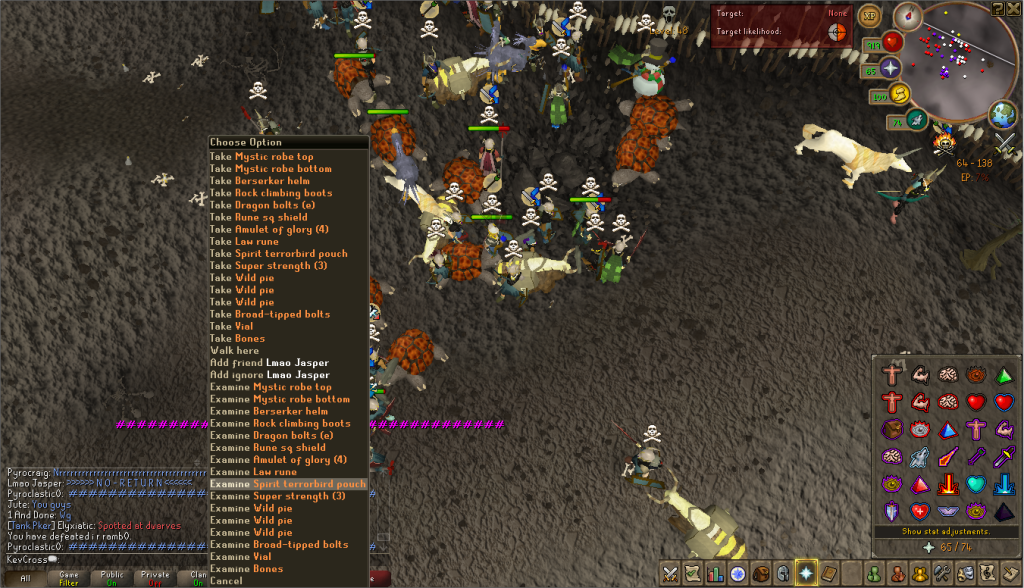Toggle the Private chat filter
The height and width of the screenshot is (588, 1024).
click(x=156, y=579)
